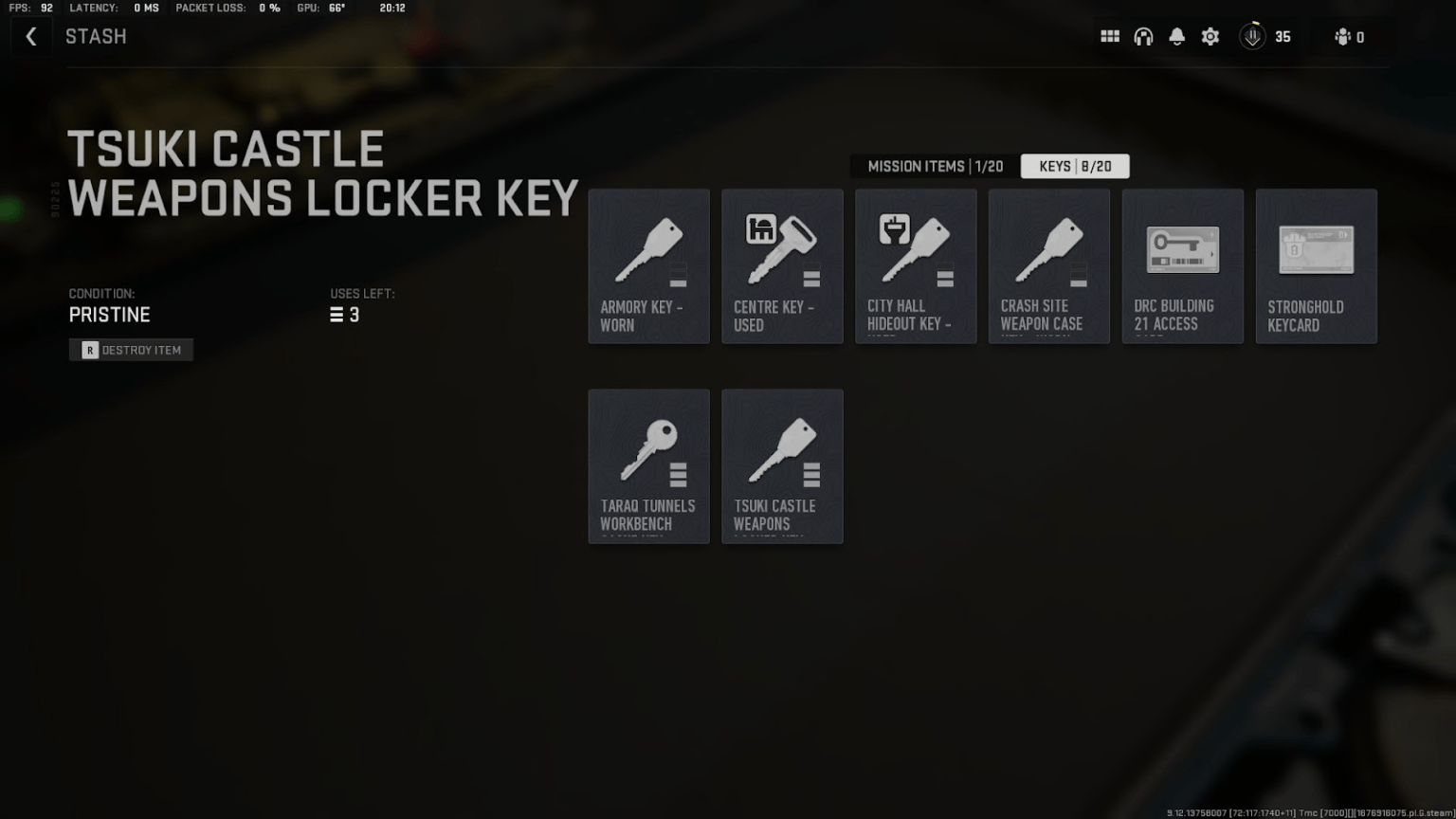
Task: Click the notifications bell icon
Action: 1176,36
